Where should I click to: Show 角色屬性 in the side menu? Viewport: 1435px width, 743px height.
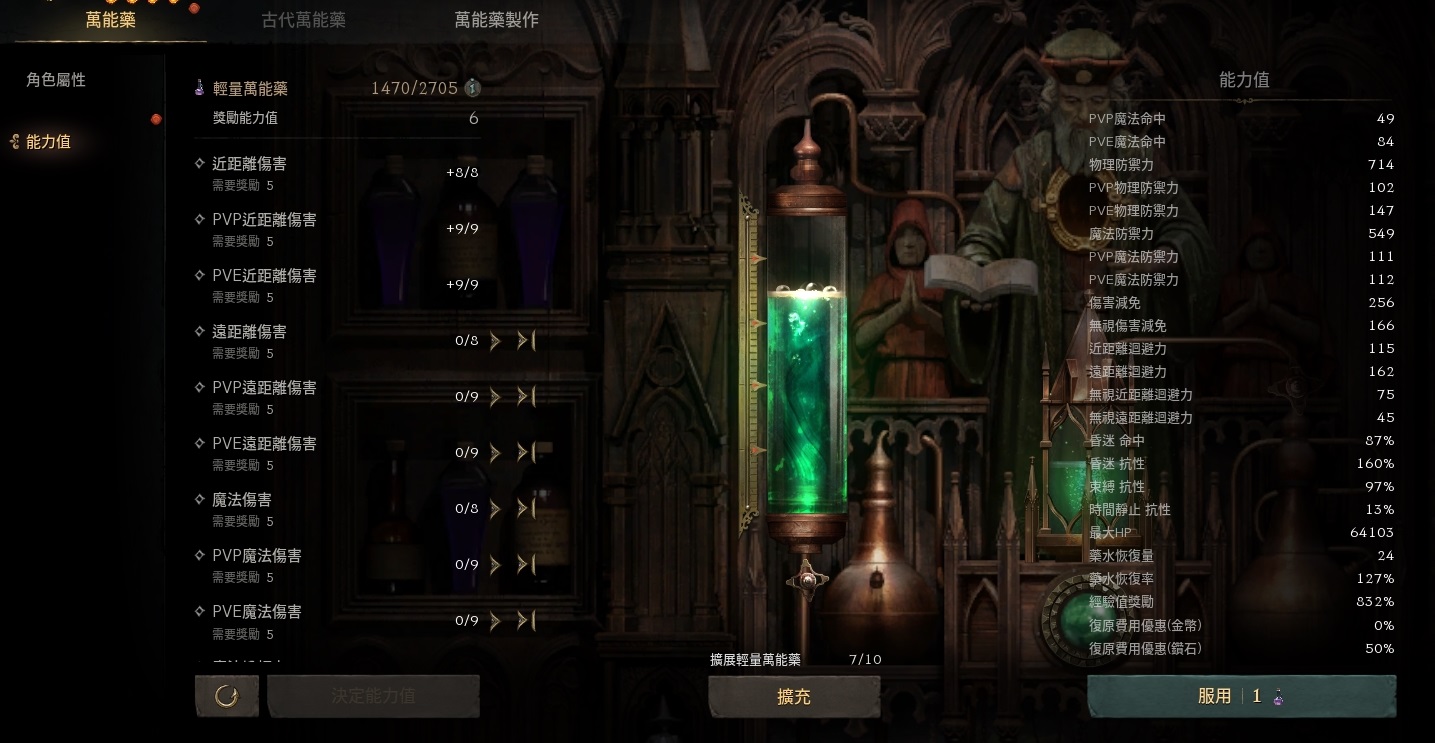pyautogui.click(x=56, y=80)
